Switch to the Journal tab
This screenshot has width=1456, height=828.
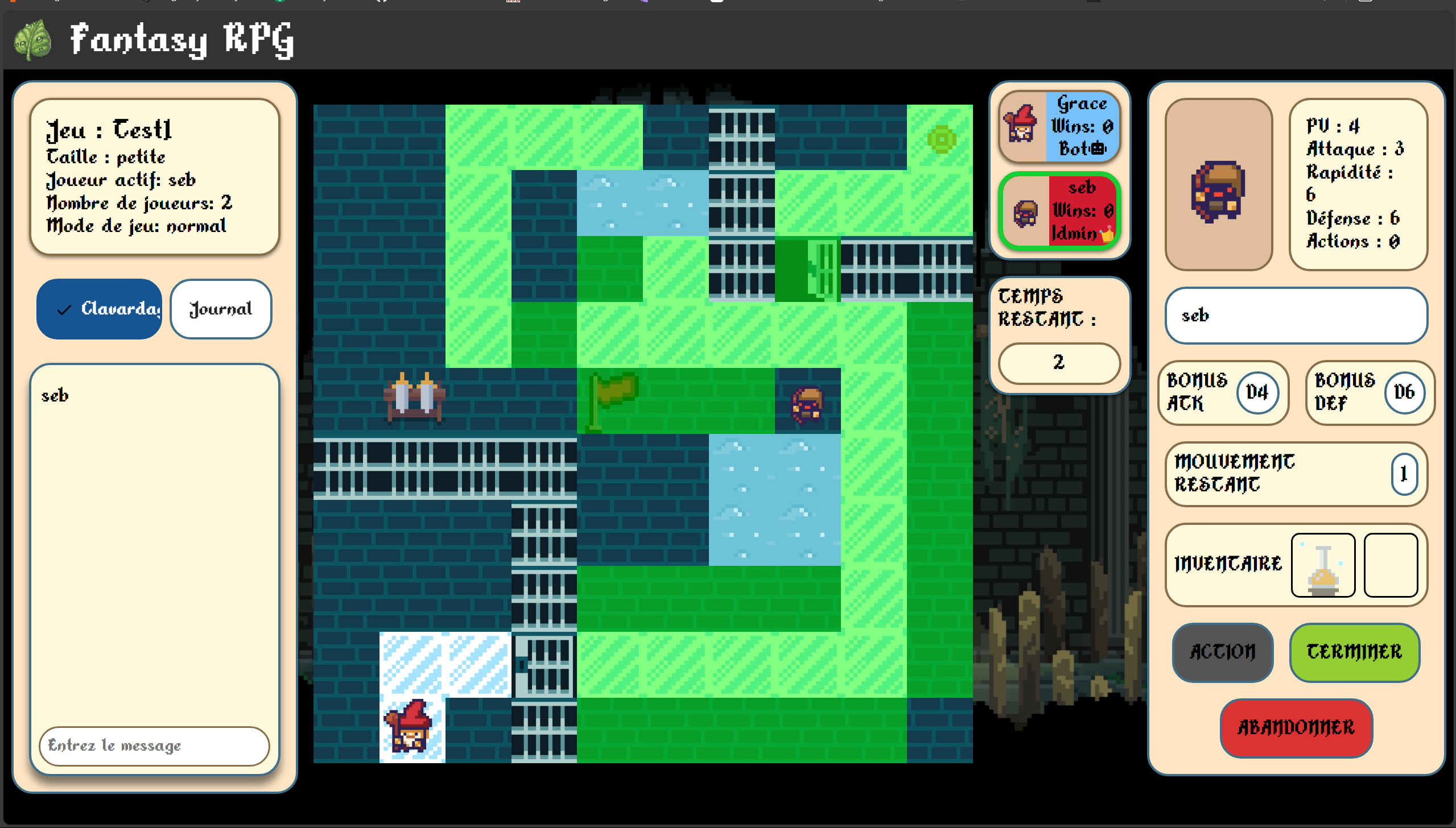tap(220, 309)
